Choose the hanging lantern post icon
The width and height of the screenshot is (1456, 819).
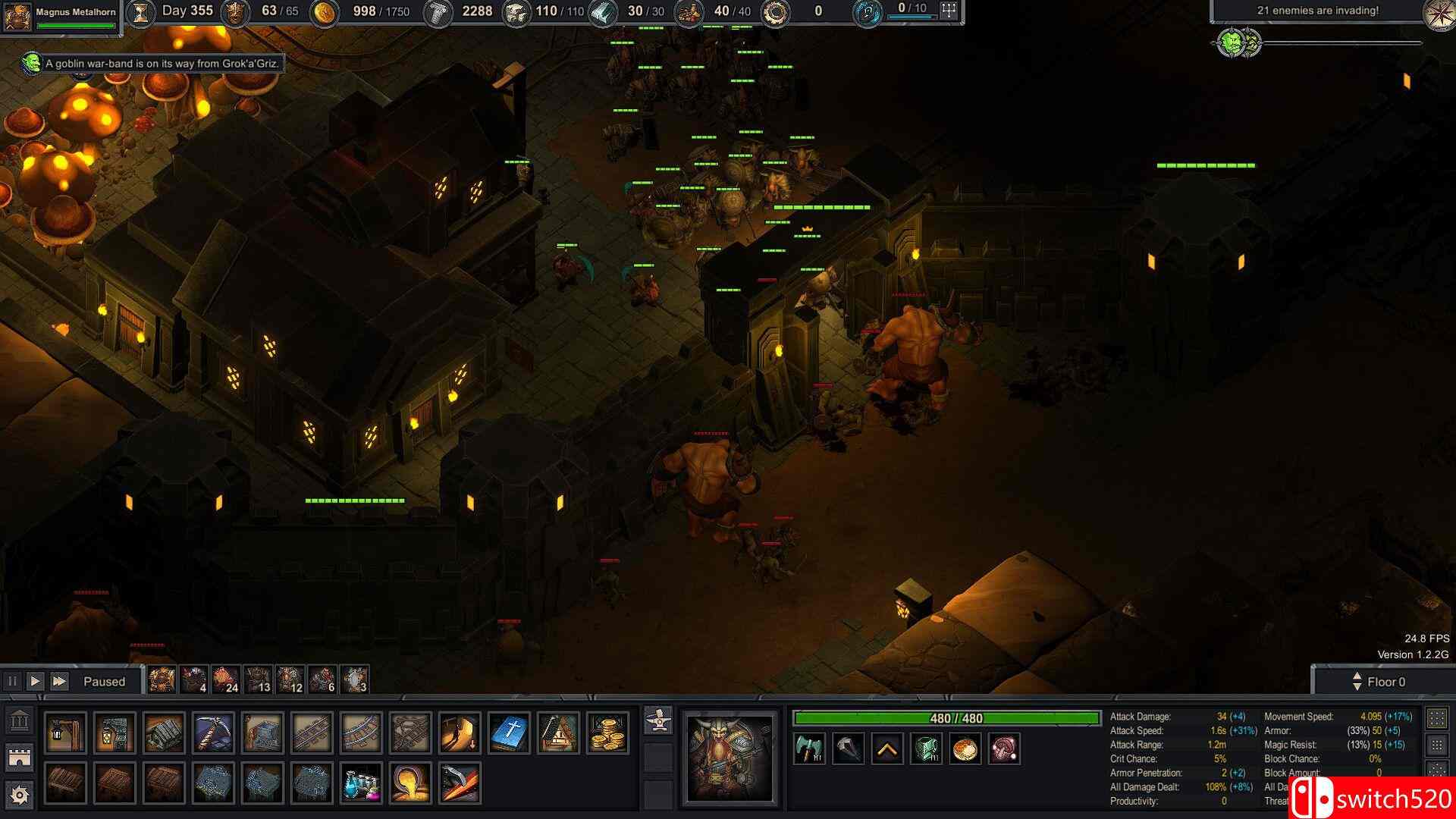click(x=66, y=733)
